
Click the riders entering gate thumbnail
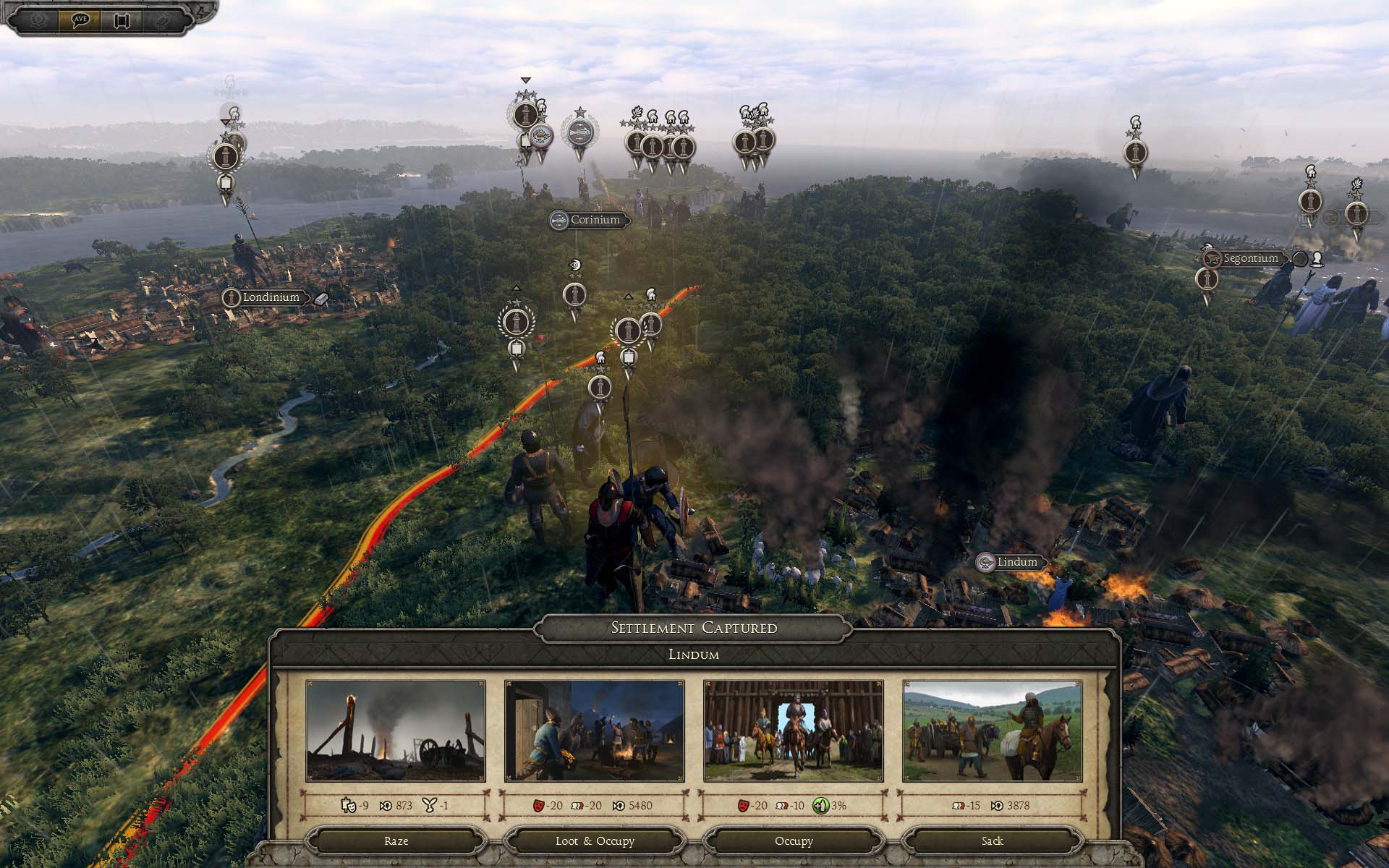(x=794, y=731)
